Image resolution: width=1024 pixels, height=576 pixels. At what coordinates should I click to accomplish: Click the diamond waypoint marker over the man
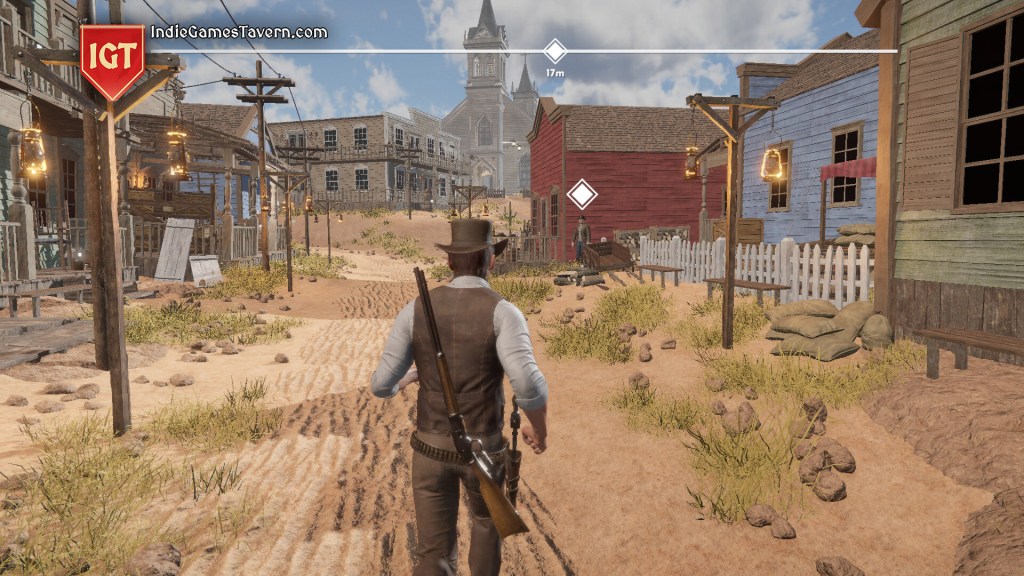pyautogui.click(x=581, y=194)
